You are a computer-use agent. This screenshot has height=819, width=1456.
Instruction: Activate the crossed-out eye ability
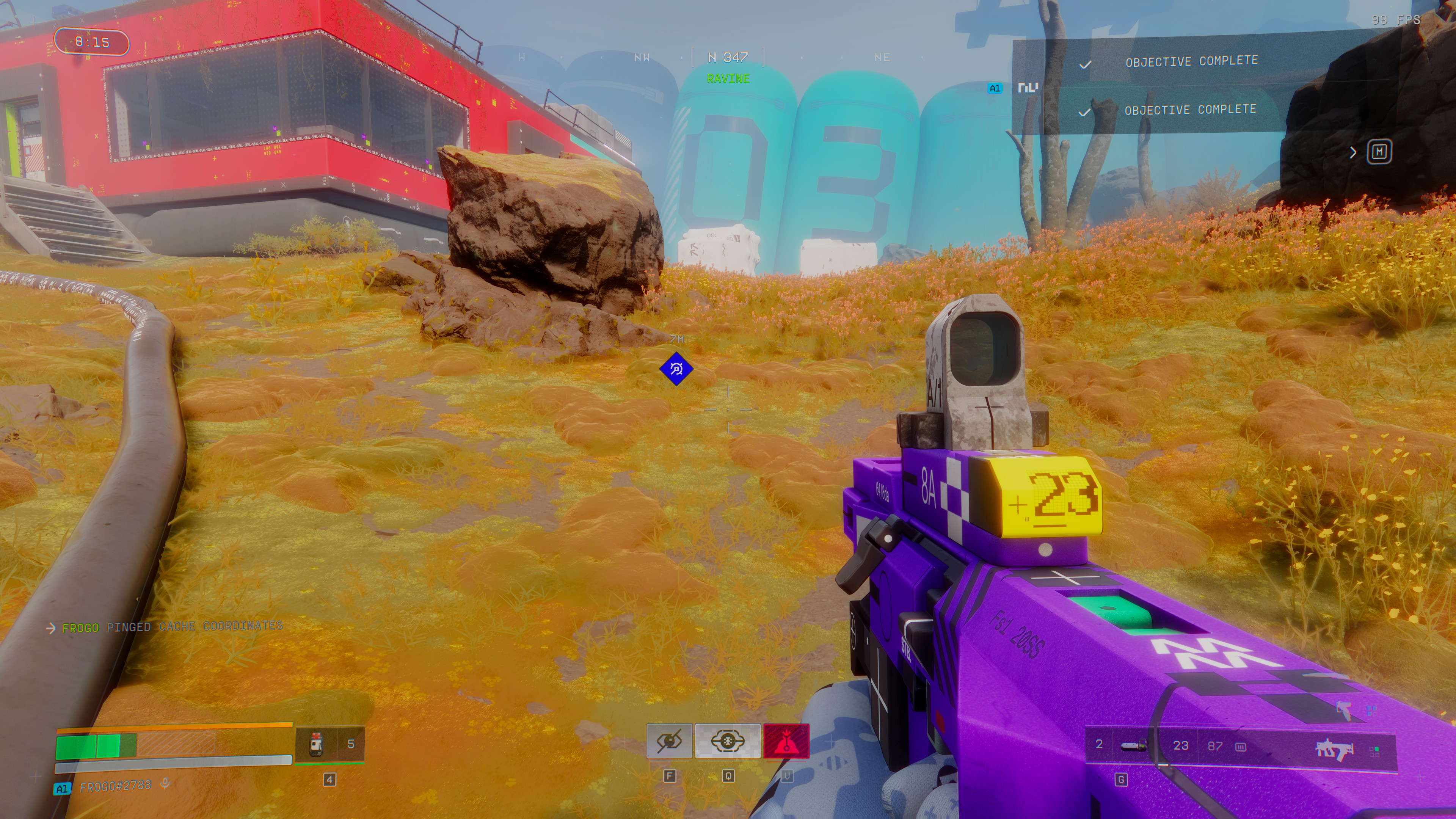669,741
